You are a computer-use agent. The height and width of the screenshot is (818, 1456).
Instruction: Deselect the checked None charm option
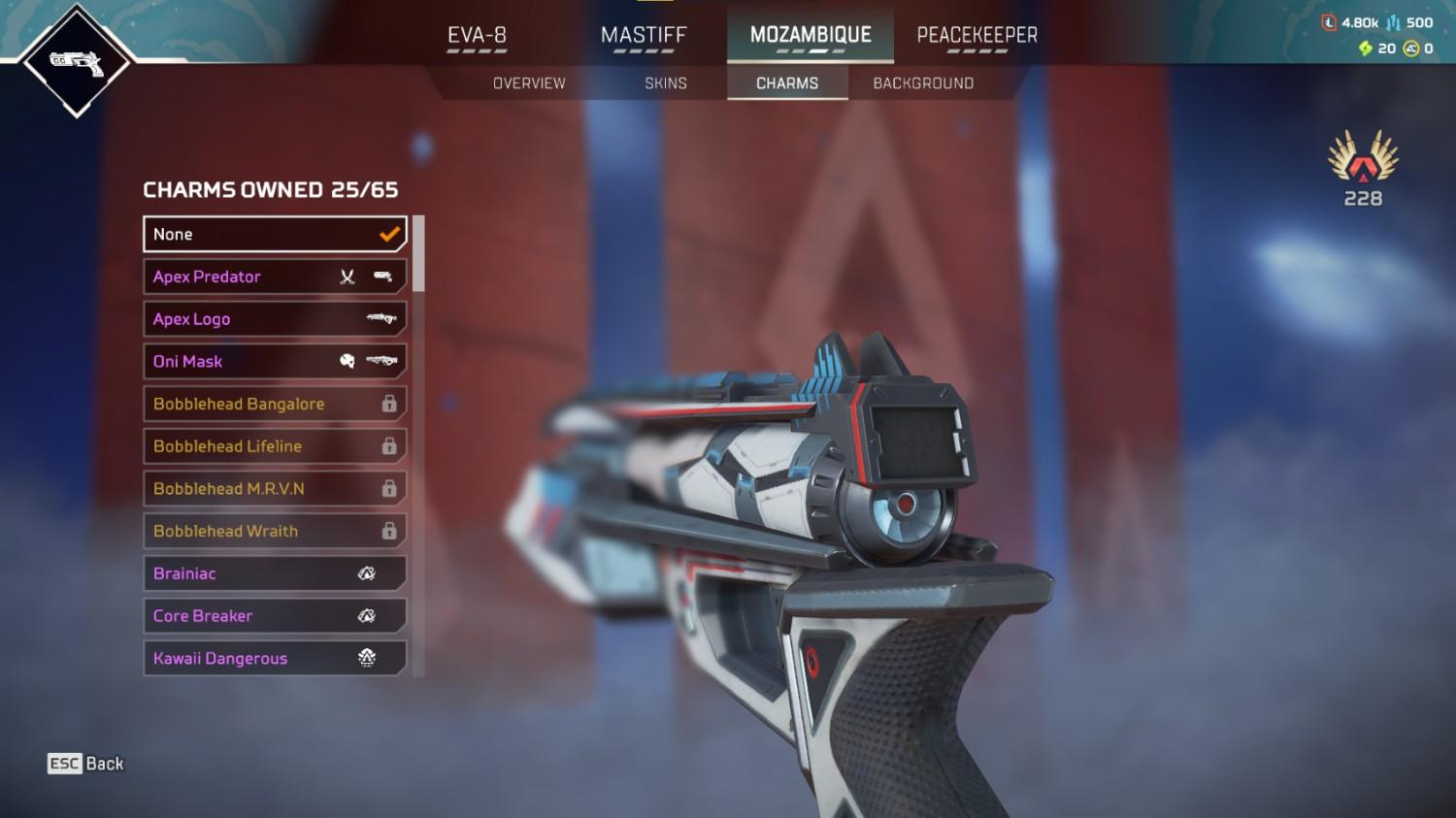[275, 234]
